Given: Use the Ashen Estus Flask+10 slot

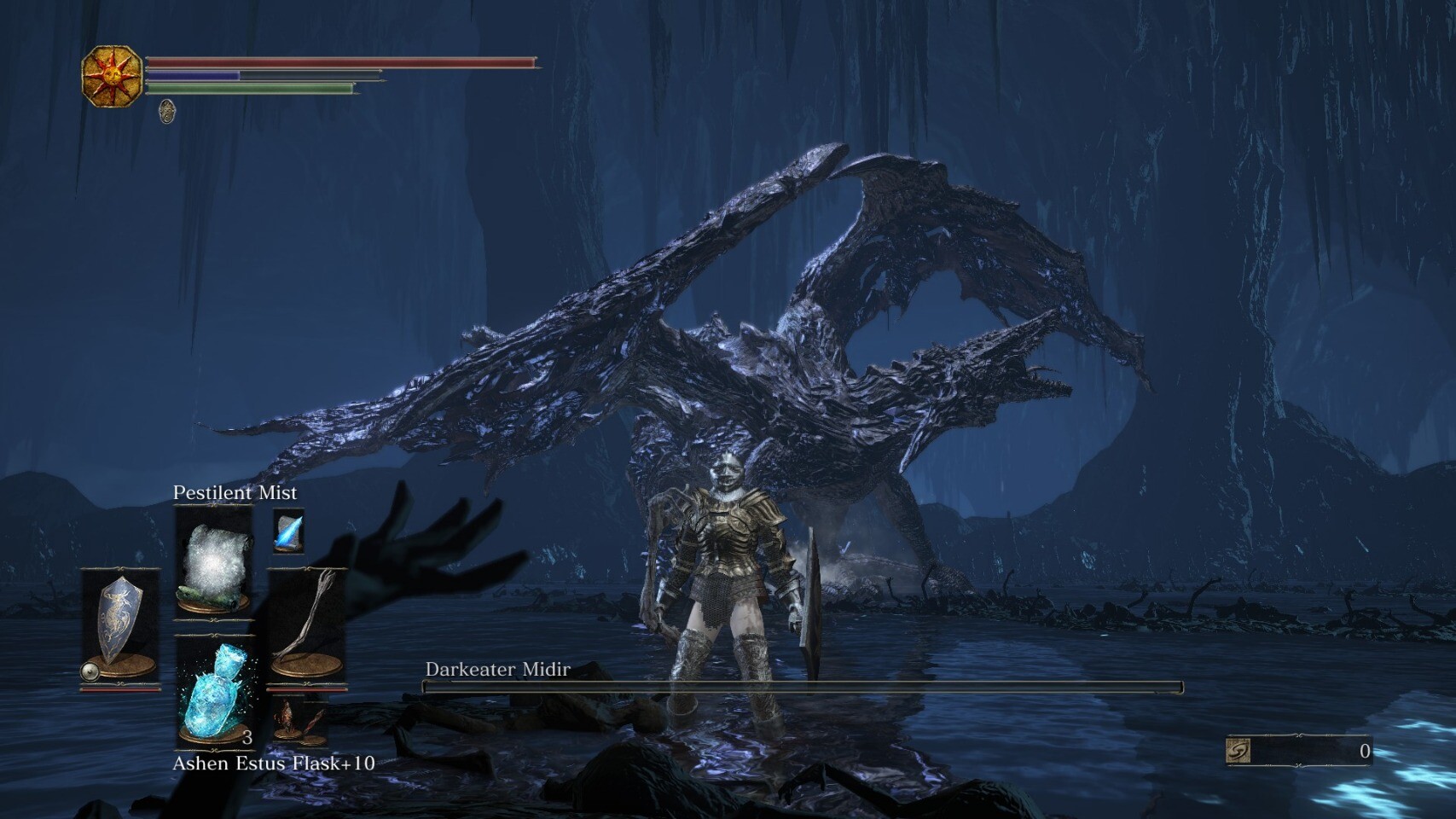Looking at the screenshot, I should (x=214, y=691).
